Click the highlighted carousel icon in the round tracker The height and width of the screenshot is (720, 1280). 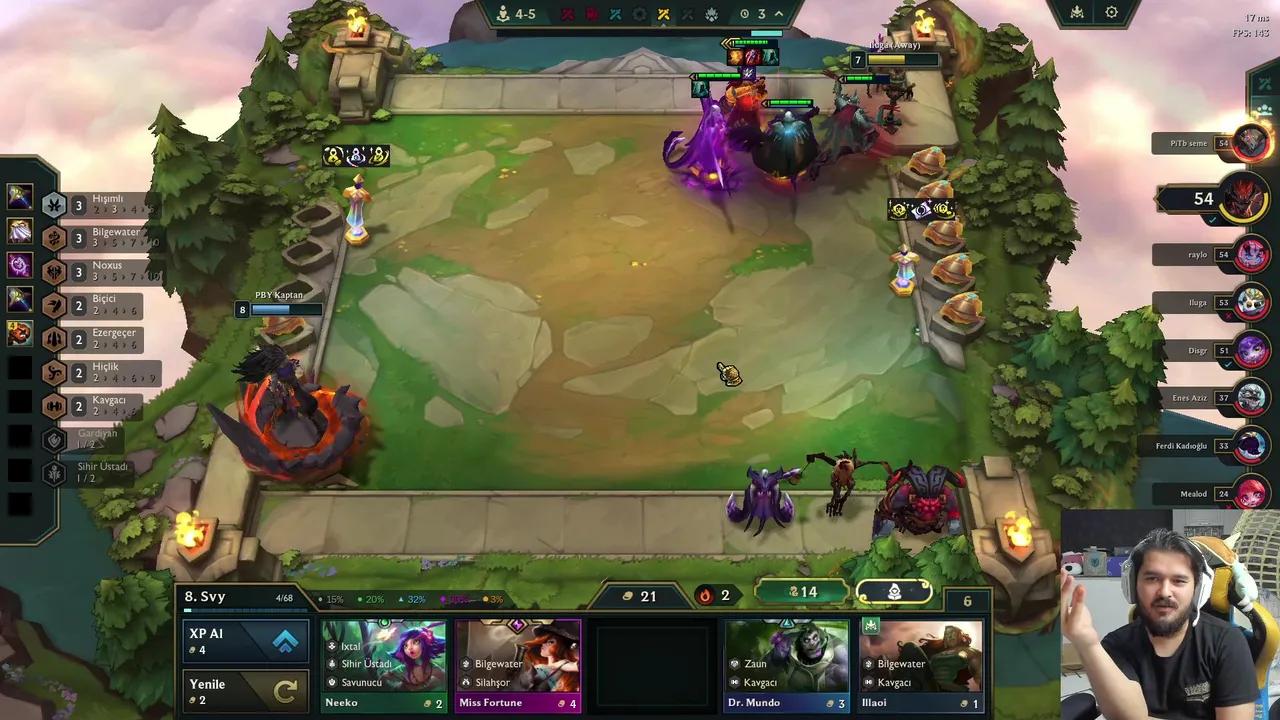tap(664, 13)
